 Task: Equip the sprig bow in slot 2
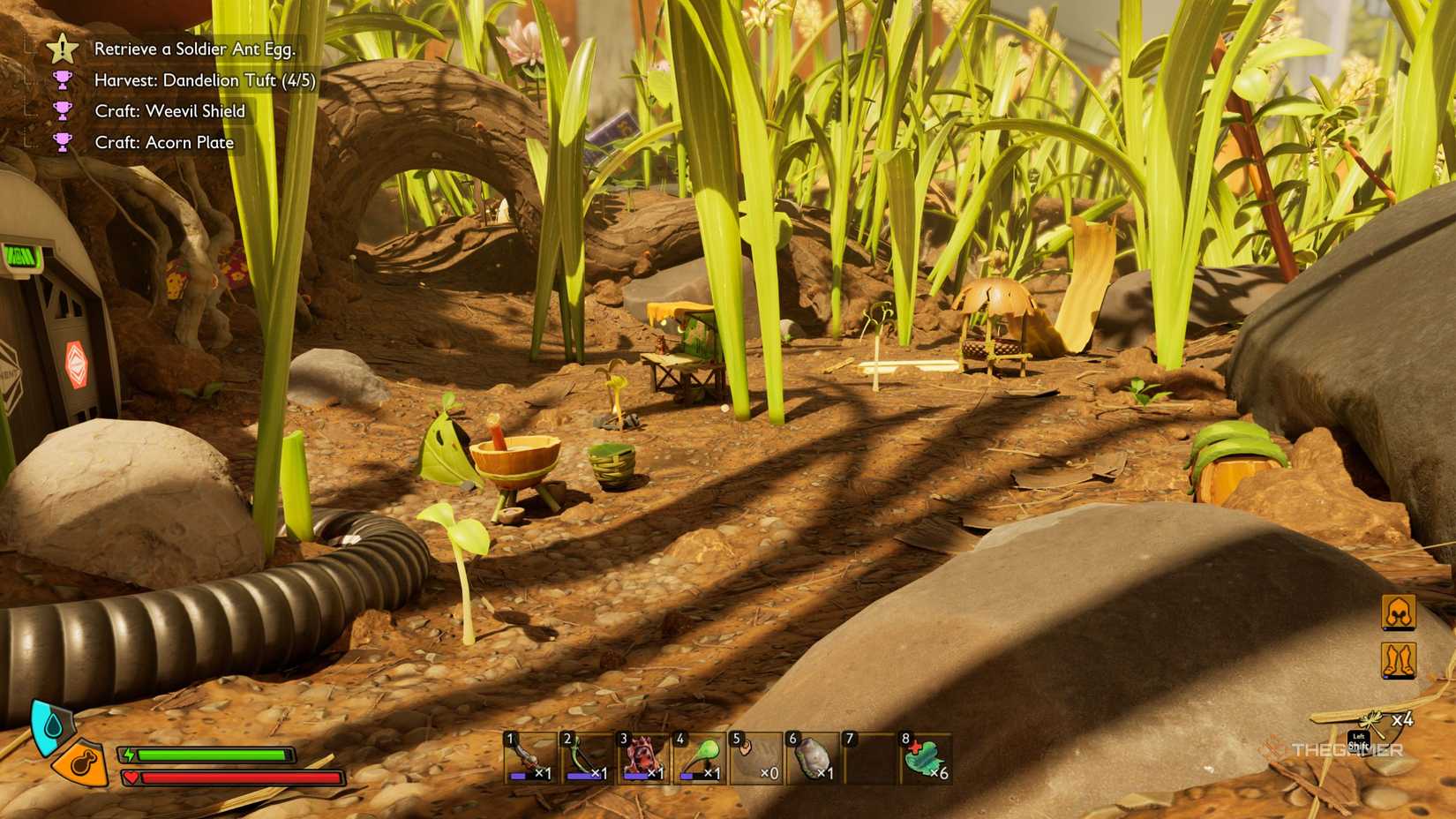pos(586,758)
